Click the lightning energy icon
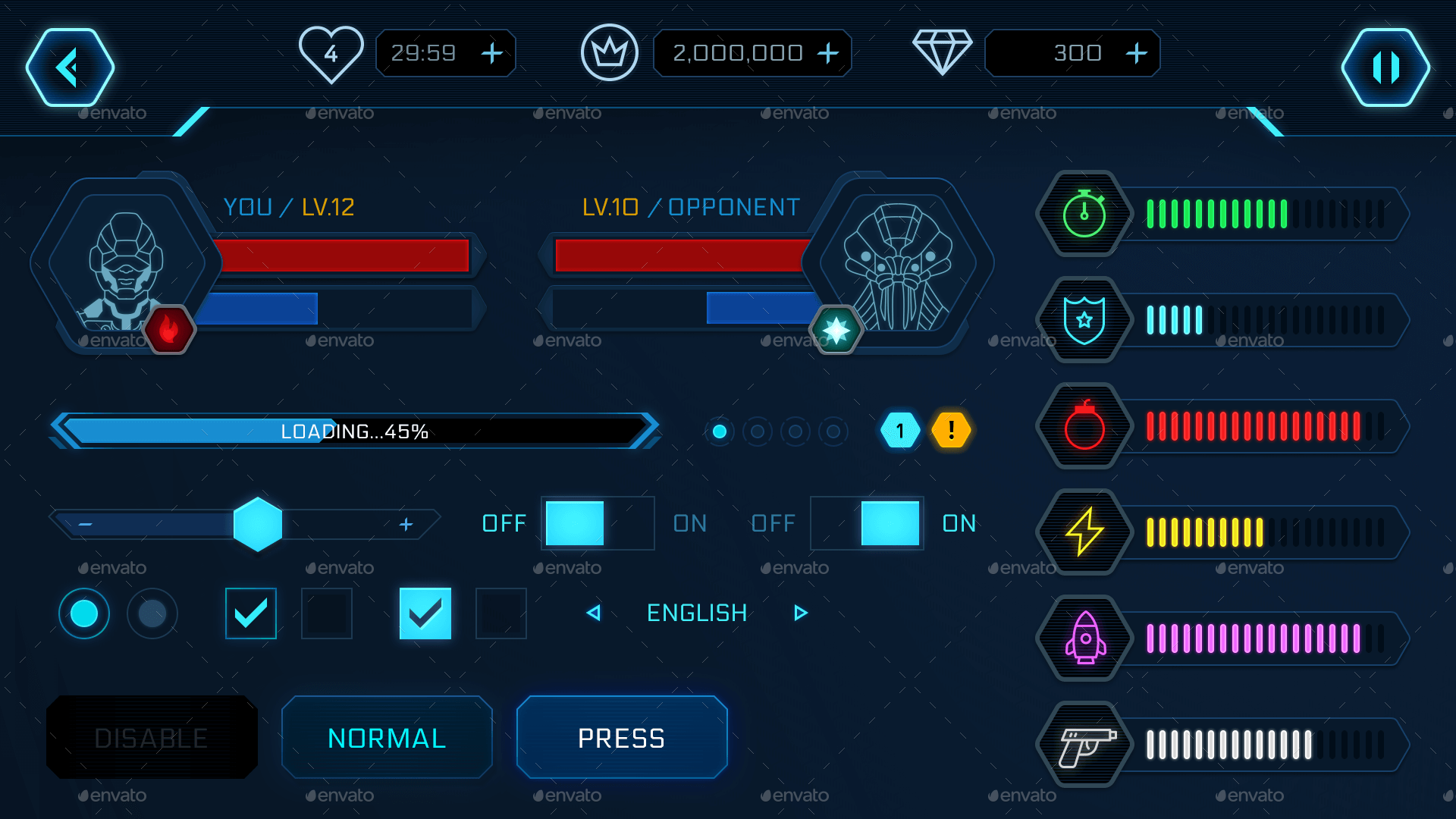 pos(1083,532)
